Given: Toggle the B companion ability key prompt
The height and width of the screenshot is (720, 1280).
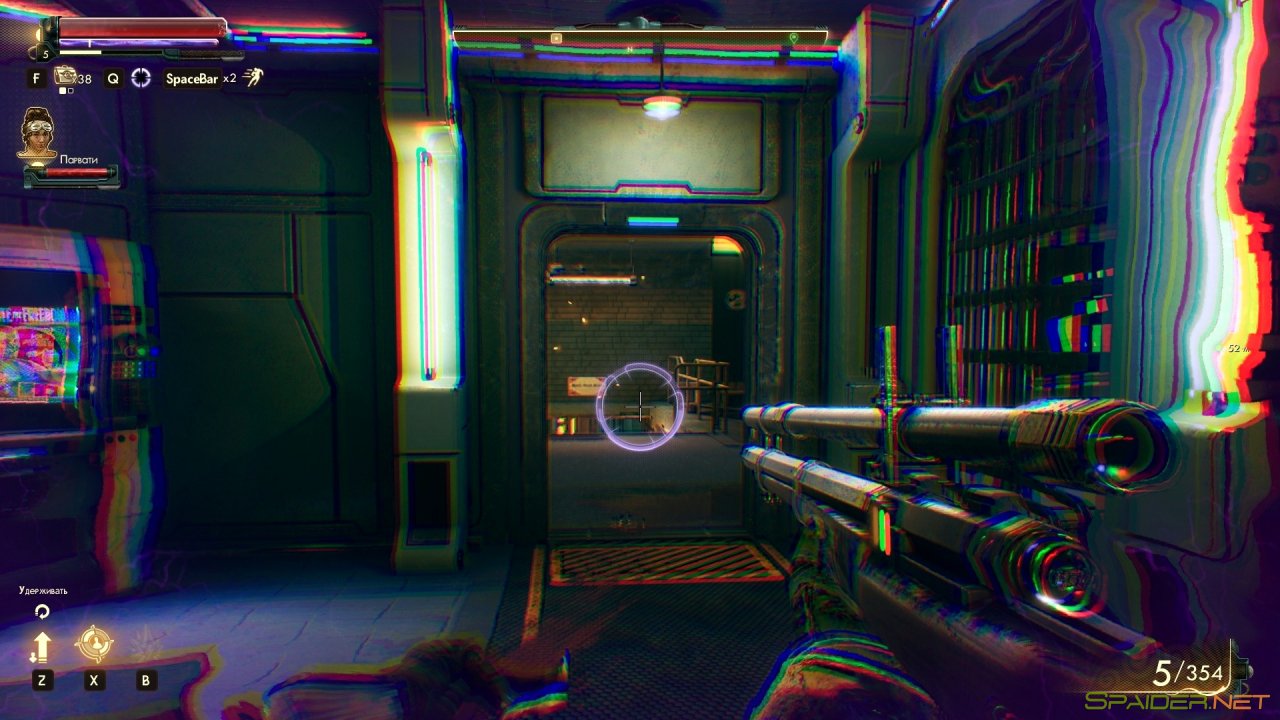Looking at the screenshot, I should pos(145,680).
